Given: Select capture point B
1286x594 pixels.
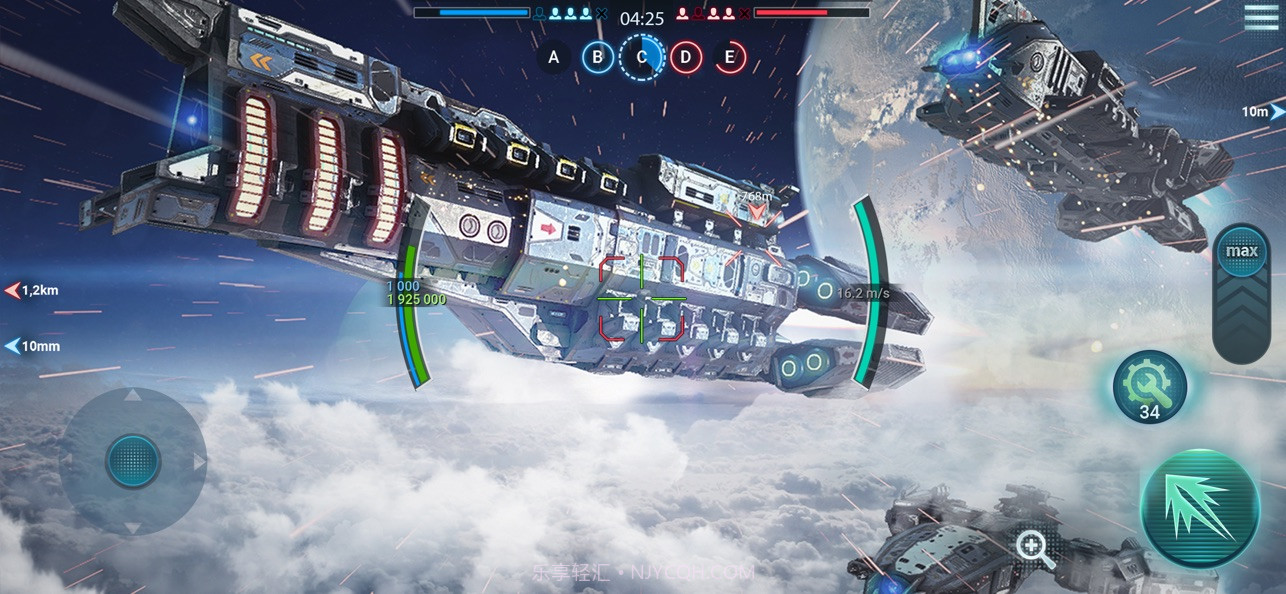Looking at the screenshot, I should 598,57.
